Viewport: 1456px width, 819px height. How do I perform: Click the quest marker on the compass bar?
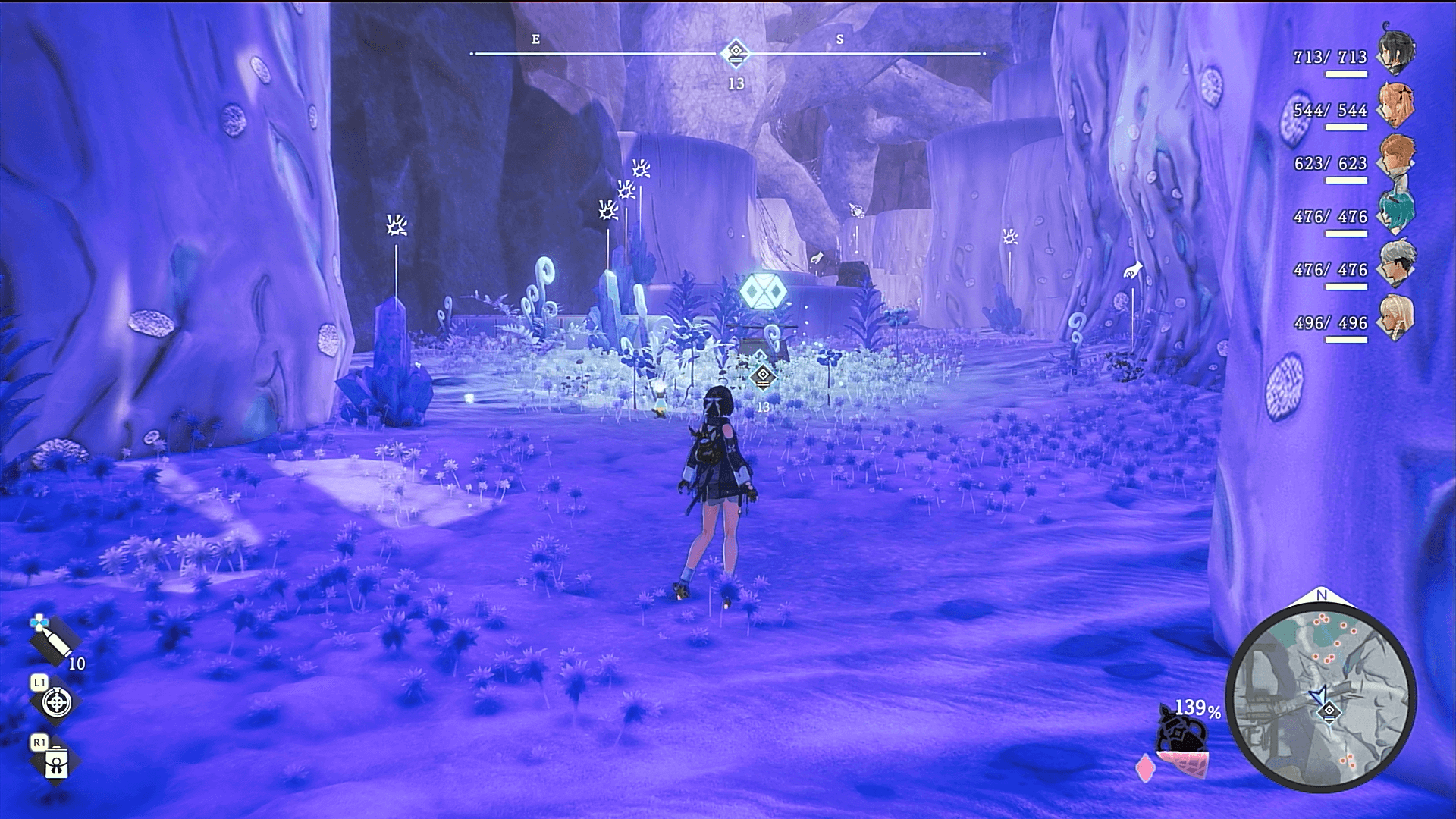tap(735, 53)
